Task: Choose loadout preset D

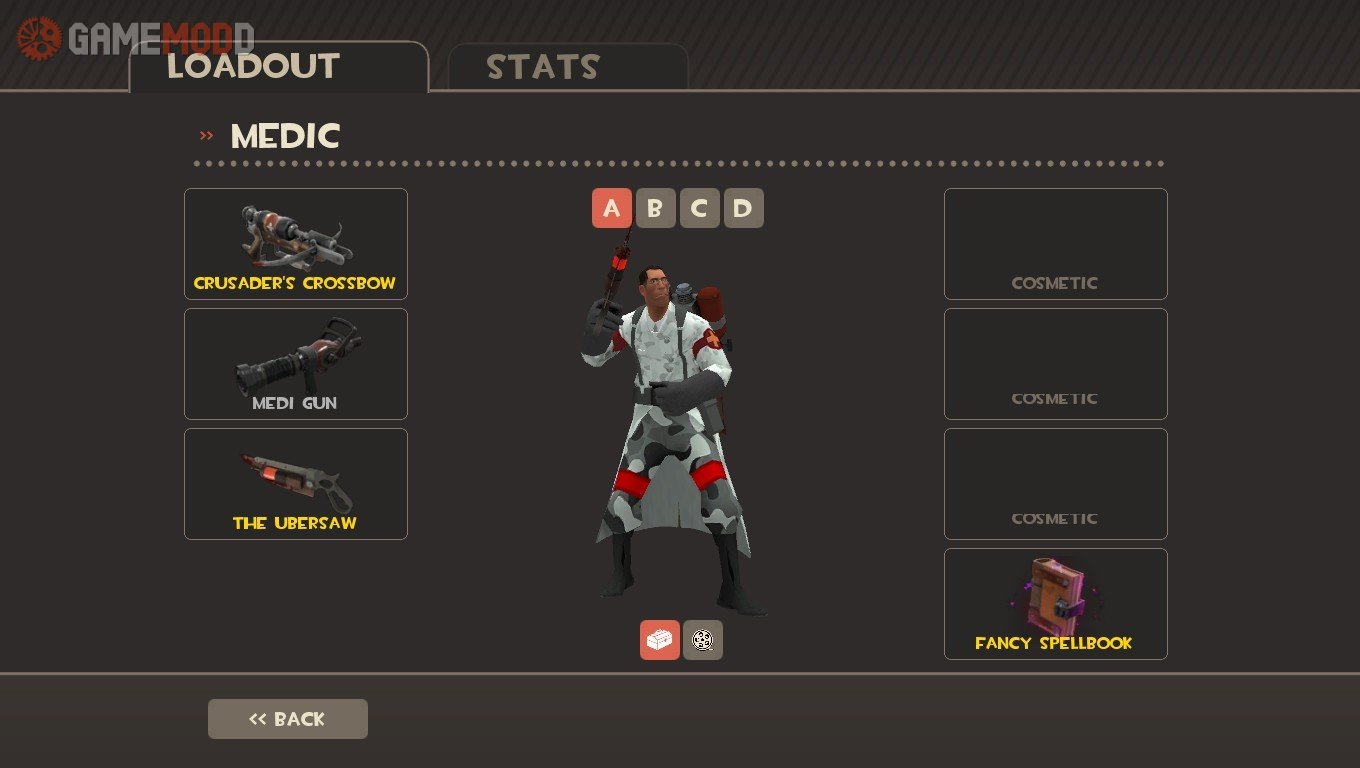Action: pos(743,208)
